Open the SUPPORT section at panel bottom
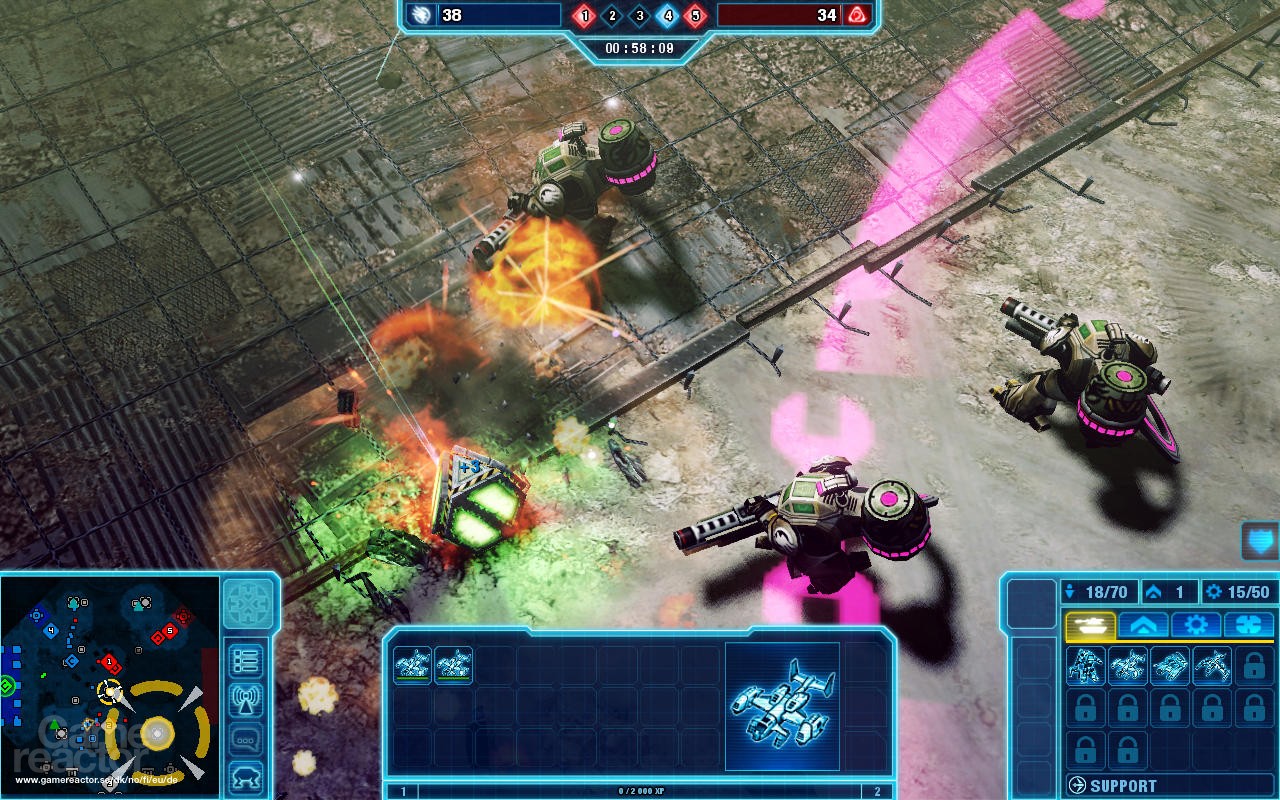 tap(1110, 783)
